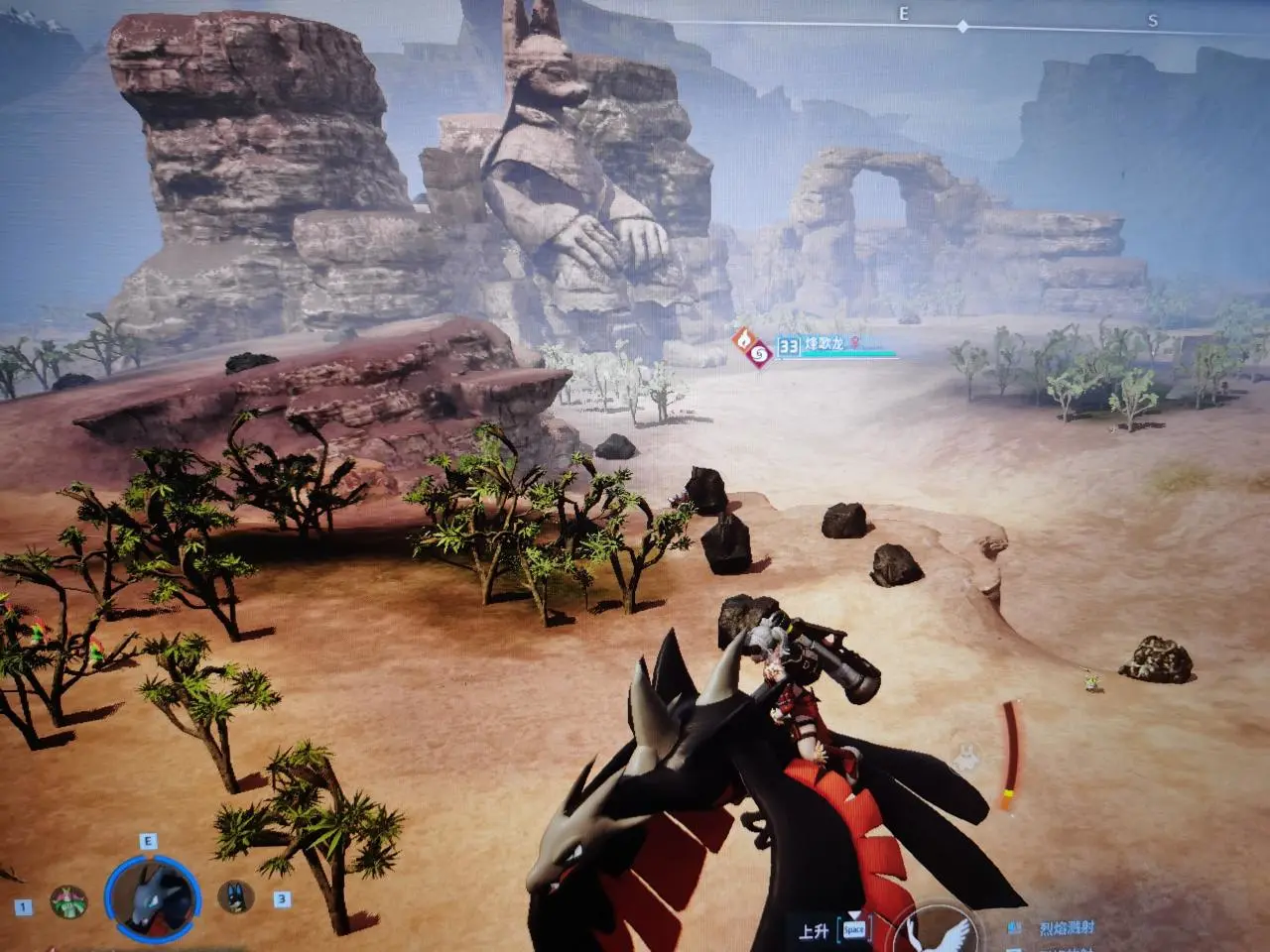The width and height of the screenshot is (1270, 952).
Task: Select the green flower Pal party icon
Action: point(68,903)
